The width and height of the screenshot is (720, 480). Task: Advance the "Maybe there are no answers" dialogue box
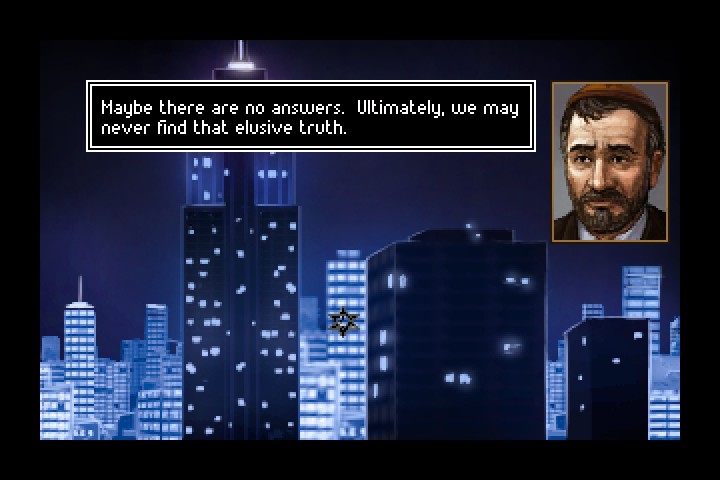point(311,116)
